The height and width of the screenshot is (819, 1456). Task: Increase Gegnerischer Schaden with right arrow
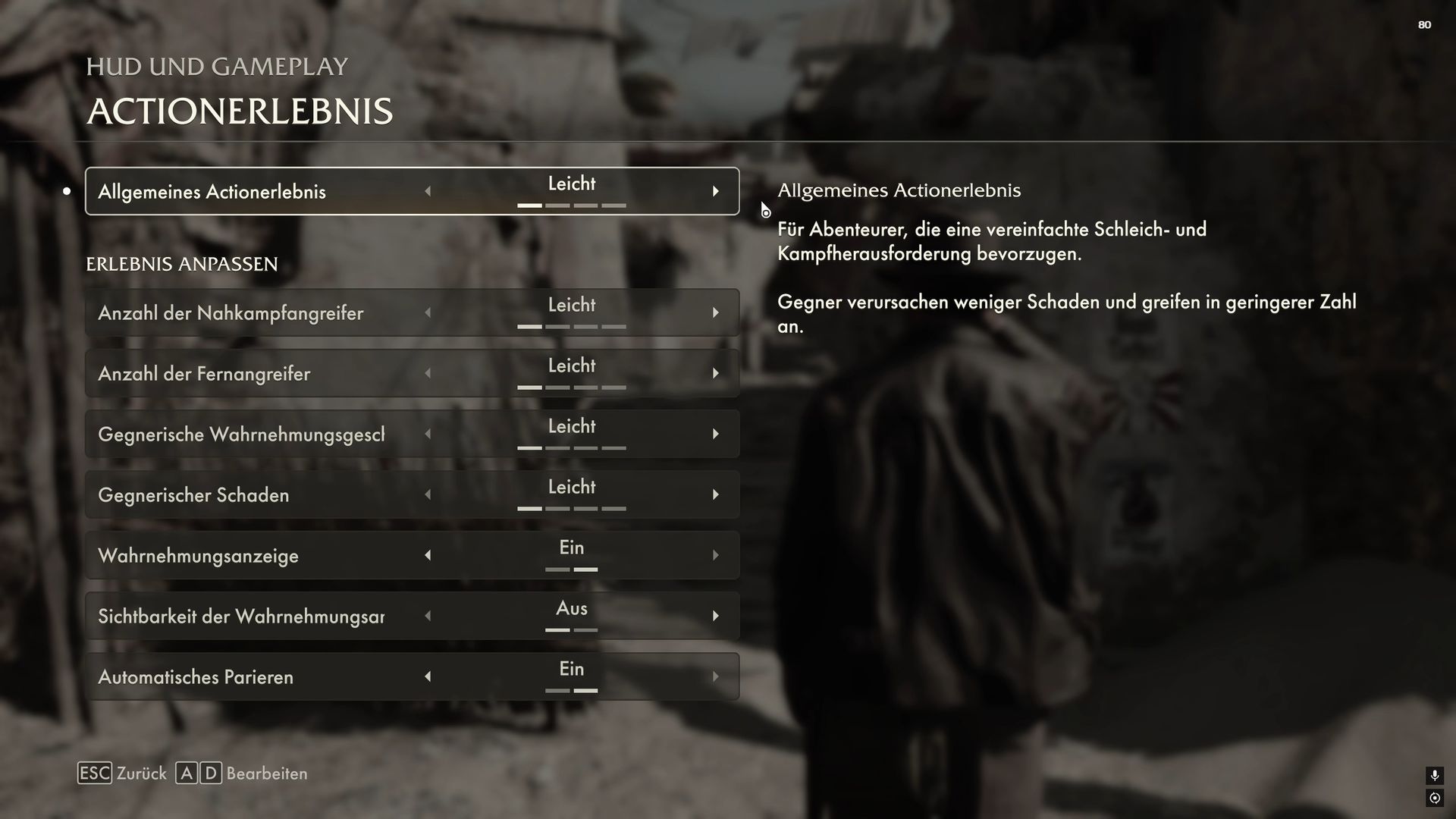pos(715,495)
